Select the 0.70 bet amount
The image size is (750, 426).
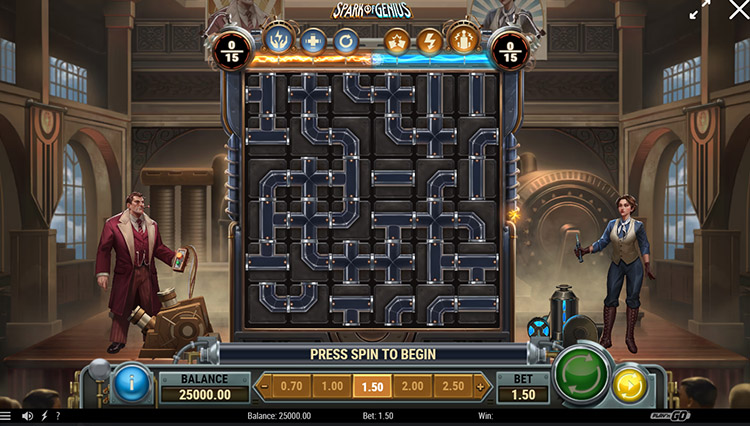[291, 385]
